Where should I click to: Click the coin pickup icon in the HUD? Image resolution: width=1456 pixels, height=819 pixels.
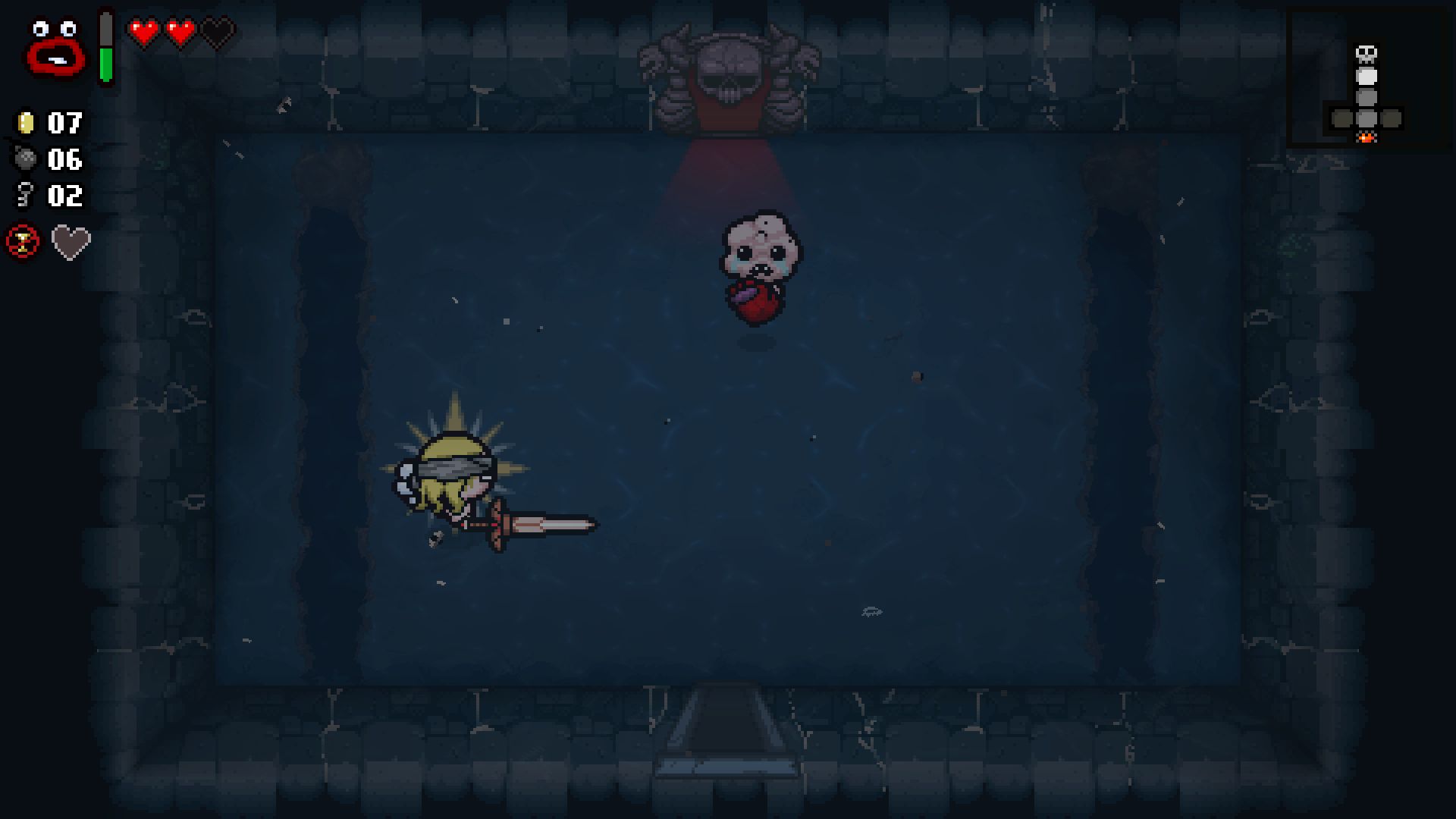pos(25,124)
